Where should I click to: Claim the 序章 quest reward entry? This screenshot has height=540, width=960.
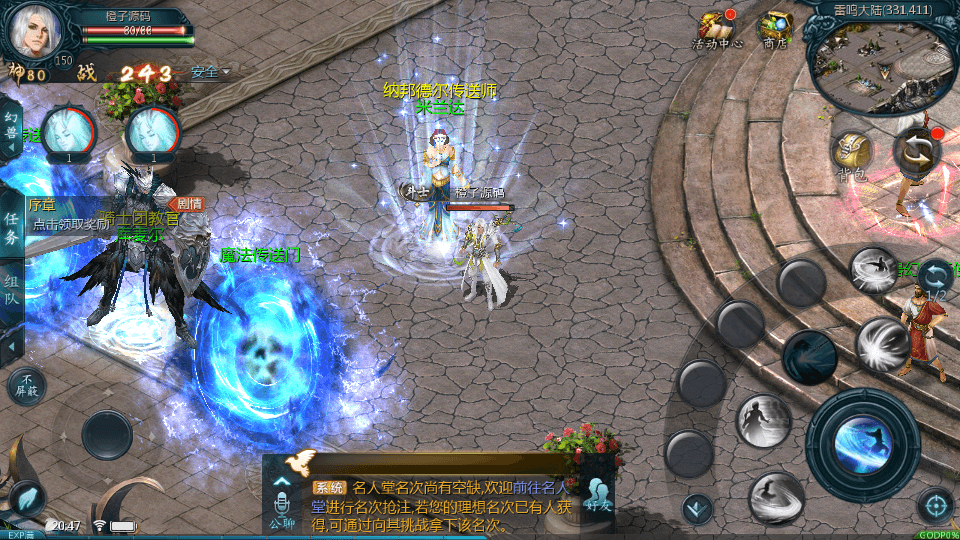[x=70, y=216]
